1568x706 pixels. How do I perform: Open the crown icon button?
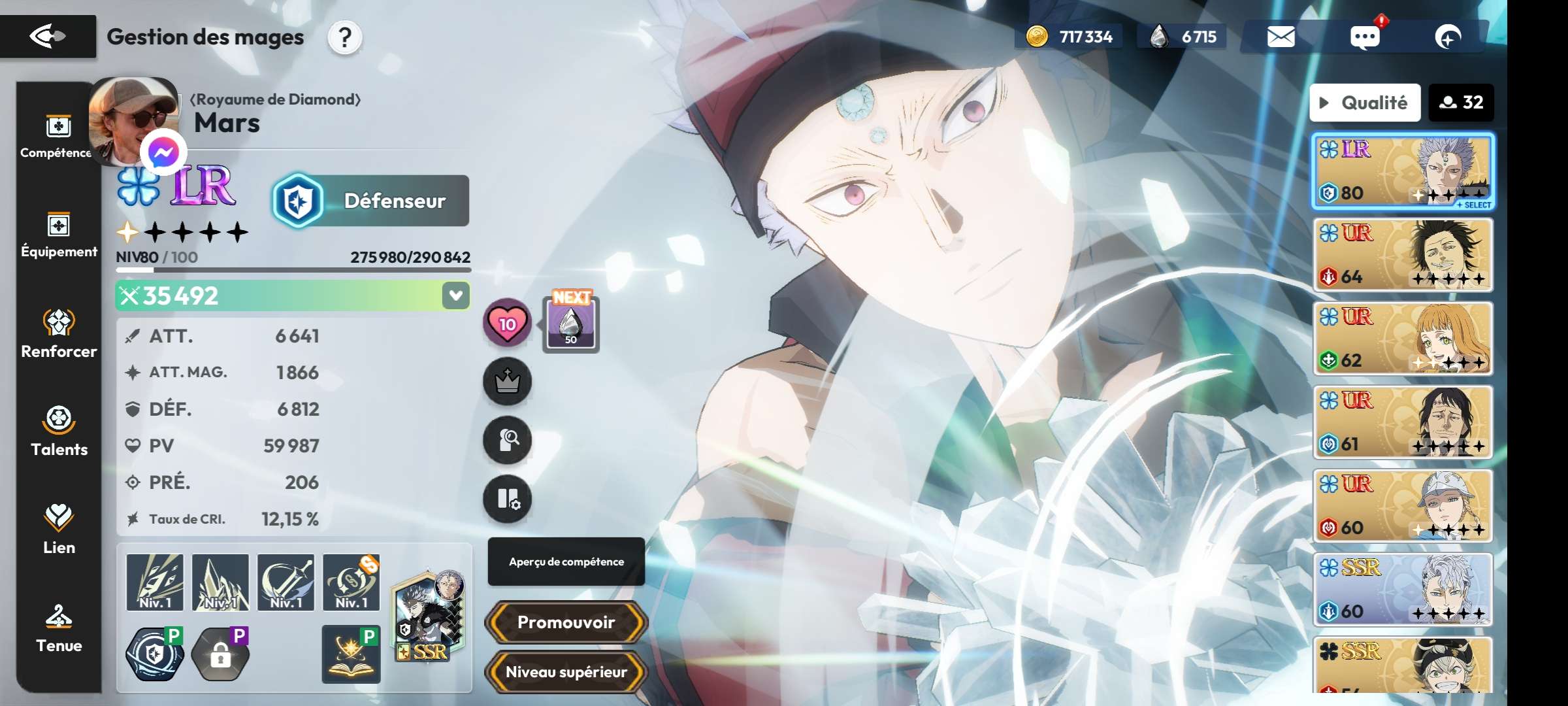pyautogui.click(x=507, y=381)
